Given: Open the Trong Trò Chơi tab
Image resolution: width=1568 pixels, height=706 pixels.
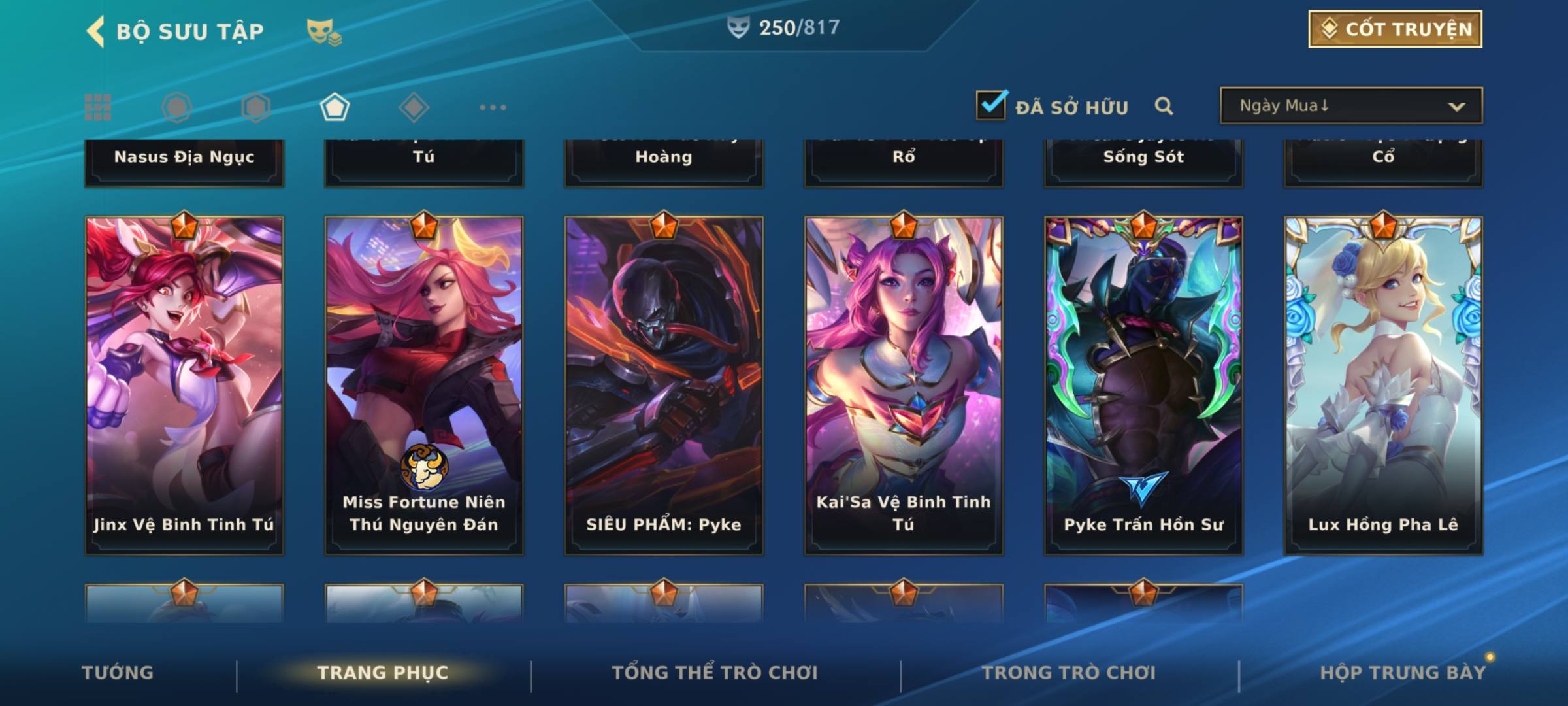Looking at the screenshot, I should point(1069,673).
